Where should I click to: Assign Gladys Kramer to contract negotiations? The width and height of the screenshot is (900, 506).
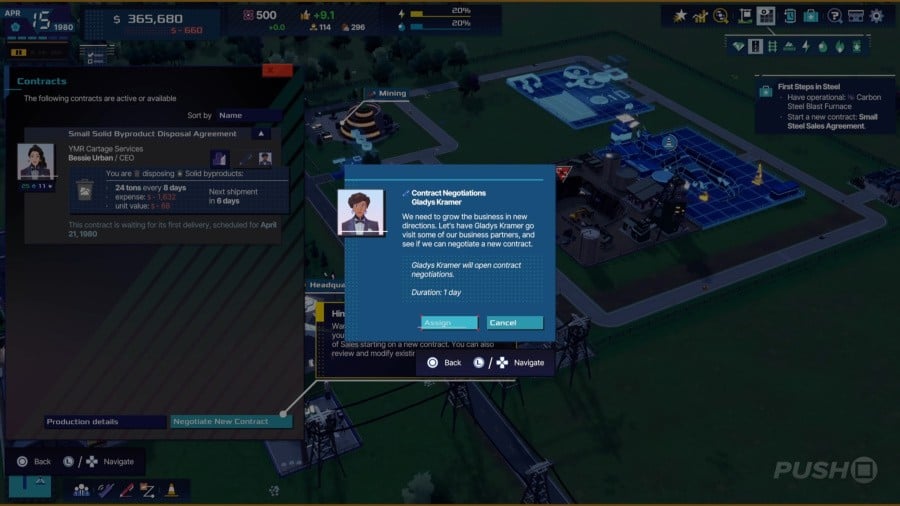click(448, 323)
